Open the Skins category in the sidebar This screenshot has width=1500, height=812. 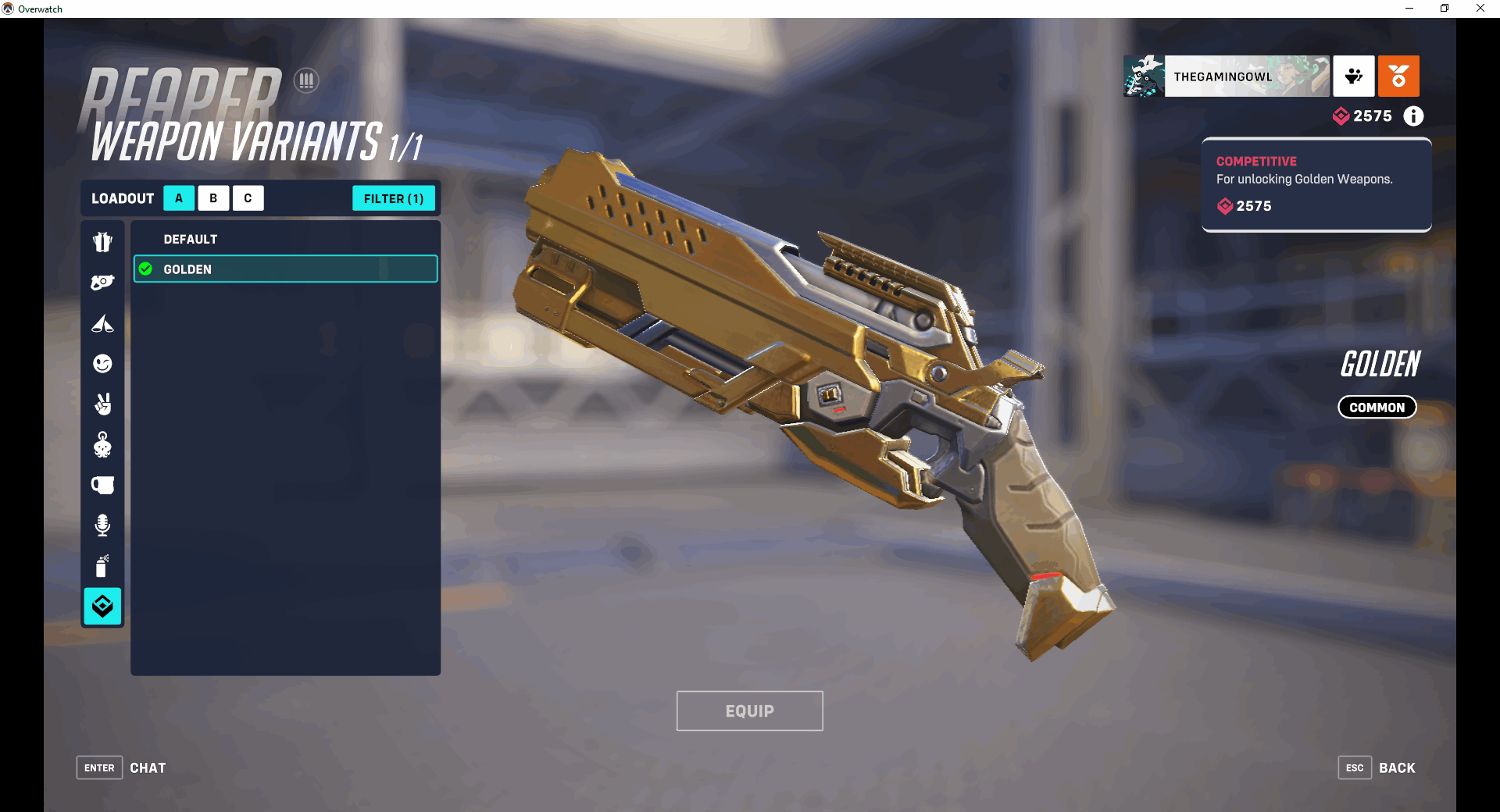102,241
